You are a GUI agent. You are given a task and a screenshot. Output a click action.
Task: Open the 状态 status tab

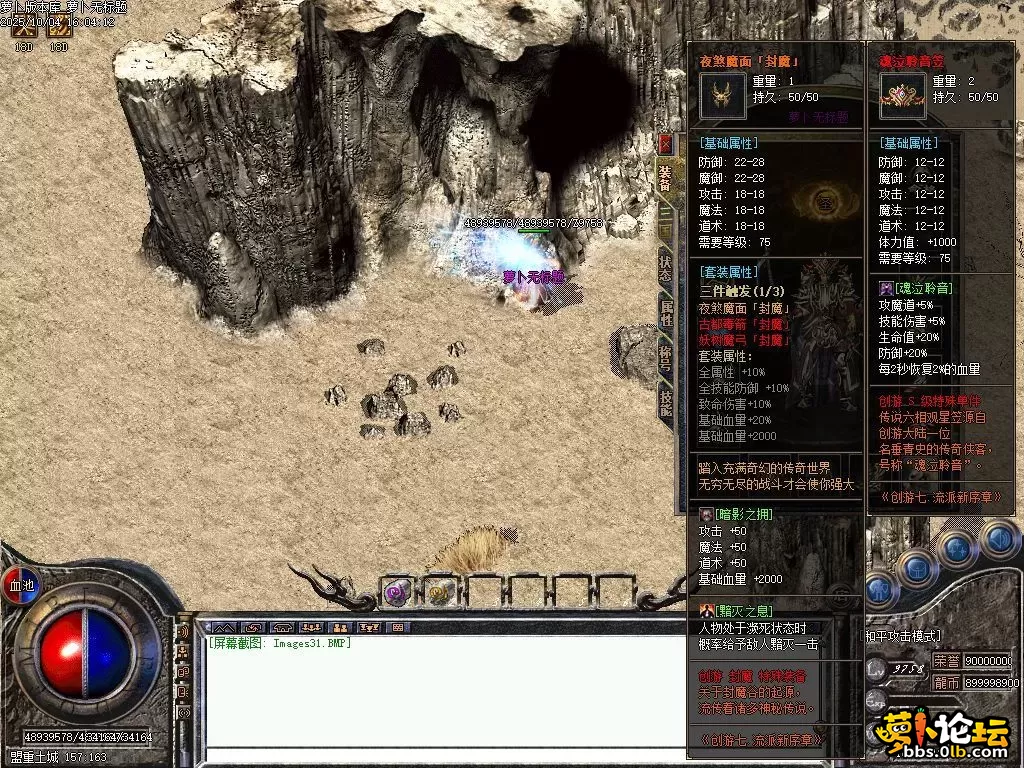click(x=666, y=267)
